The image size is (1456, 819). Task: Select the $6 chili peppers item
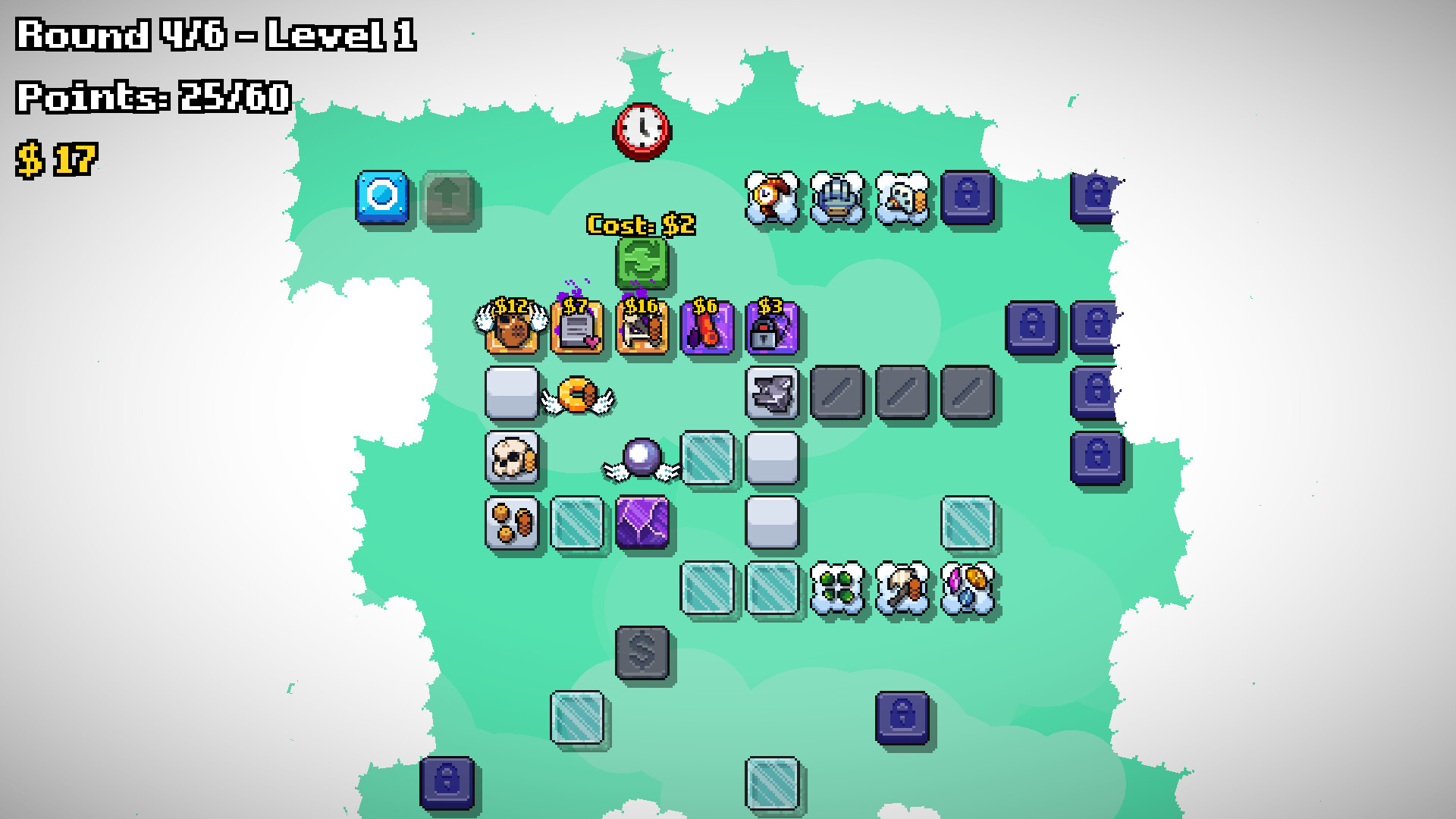pos(708,328)
